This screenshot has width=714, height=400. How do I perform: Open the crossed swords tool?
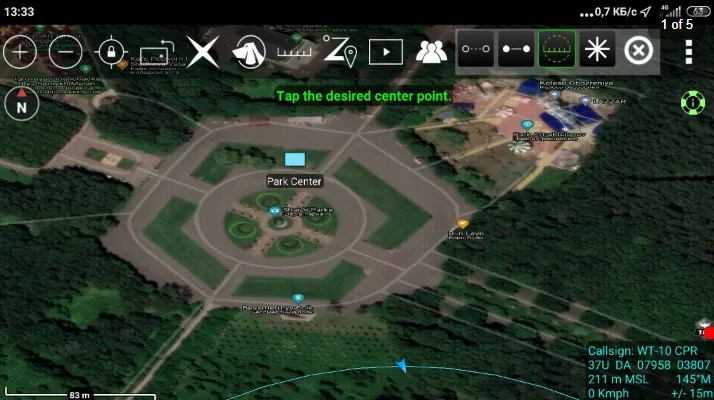point(203,51)
